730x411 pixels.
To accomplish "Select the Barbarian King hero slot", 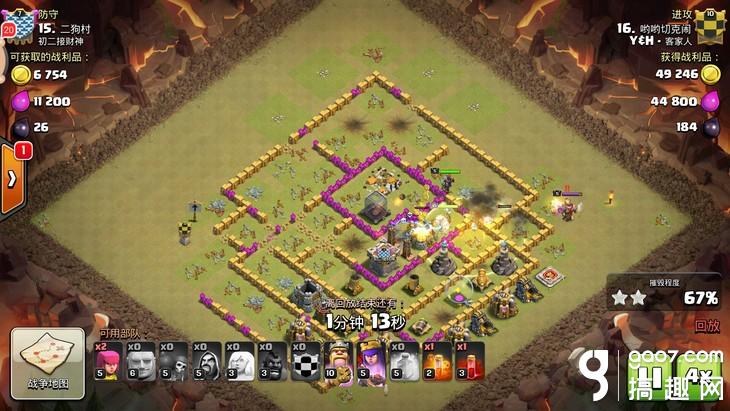I will [339, 361].
